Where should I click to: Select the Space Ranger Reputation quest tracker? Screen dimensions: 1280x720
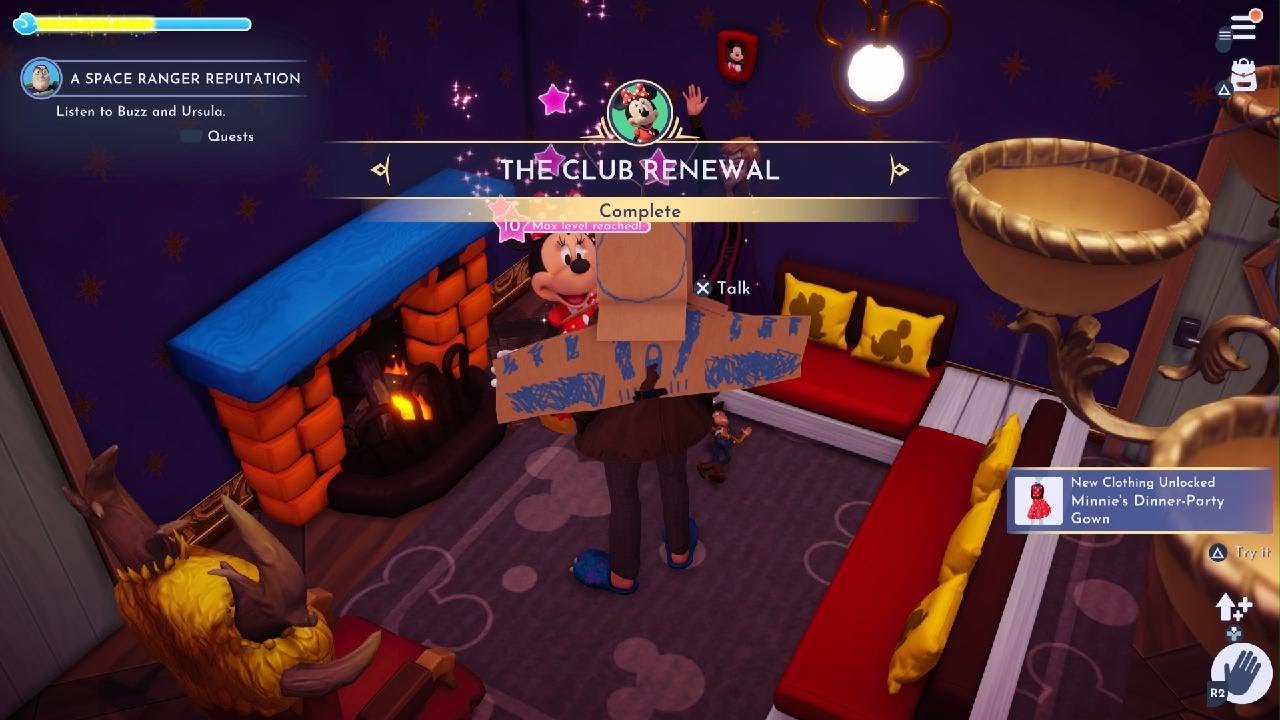pos(185,78)
